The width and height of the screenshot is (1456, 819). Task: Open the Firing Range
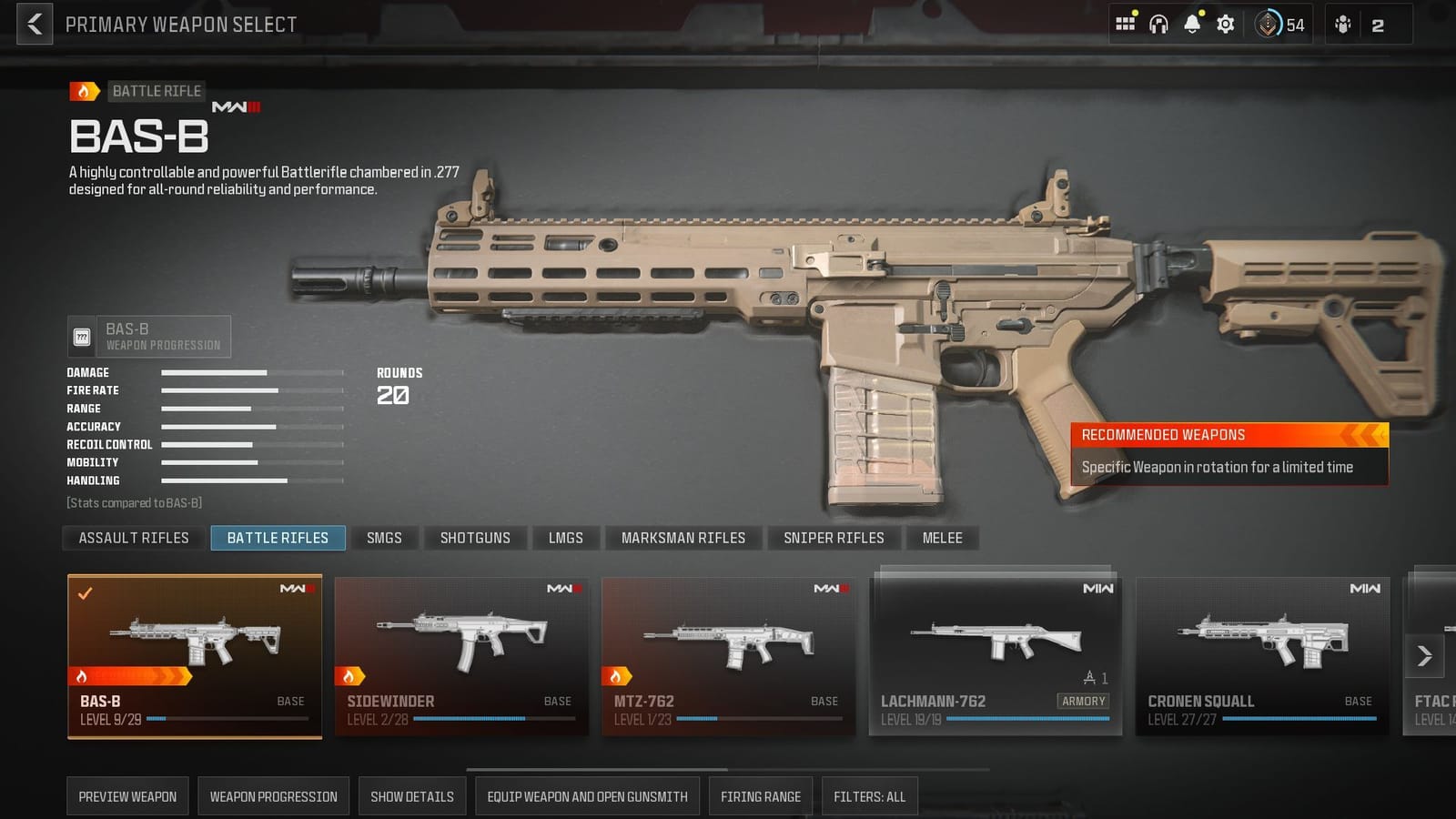tap(760, 795)
